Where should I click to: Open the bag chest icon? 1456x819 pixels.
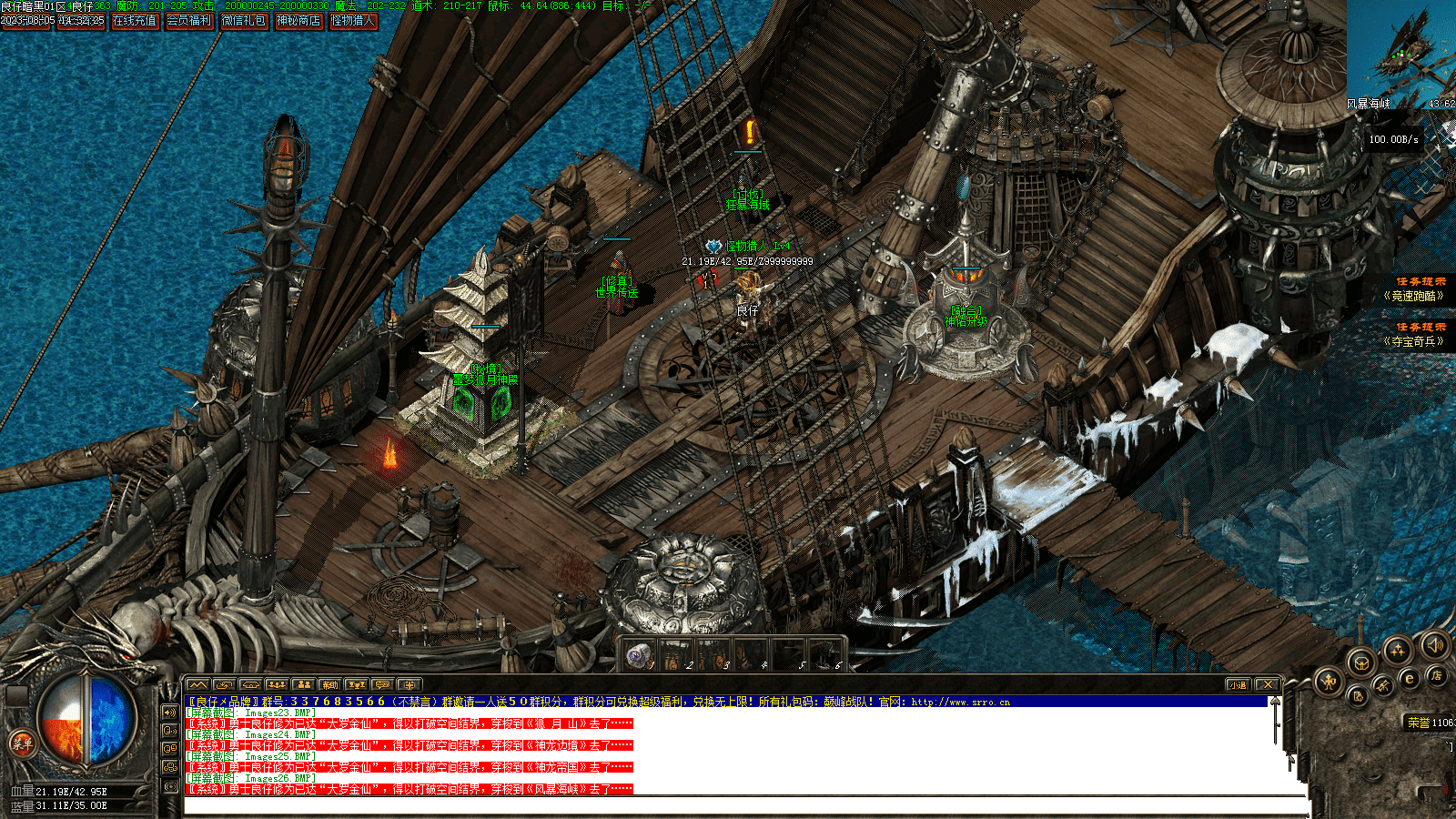pyautogui.click(x=1360, y=662)
